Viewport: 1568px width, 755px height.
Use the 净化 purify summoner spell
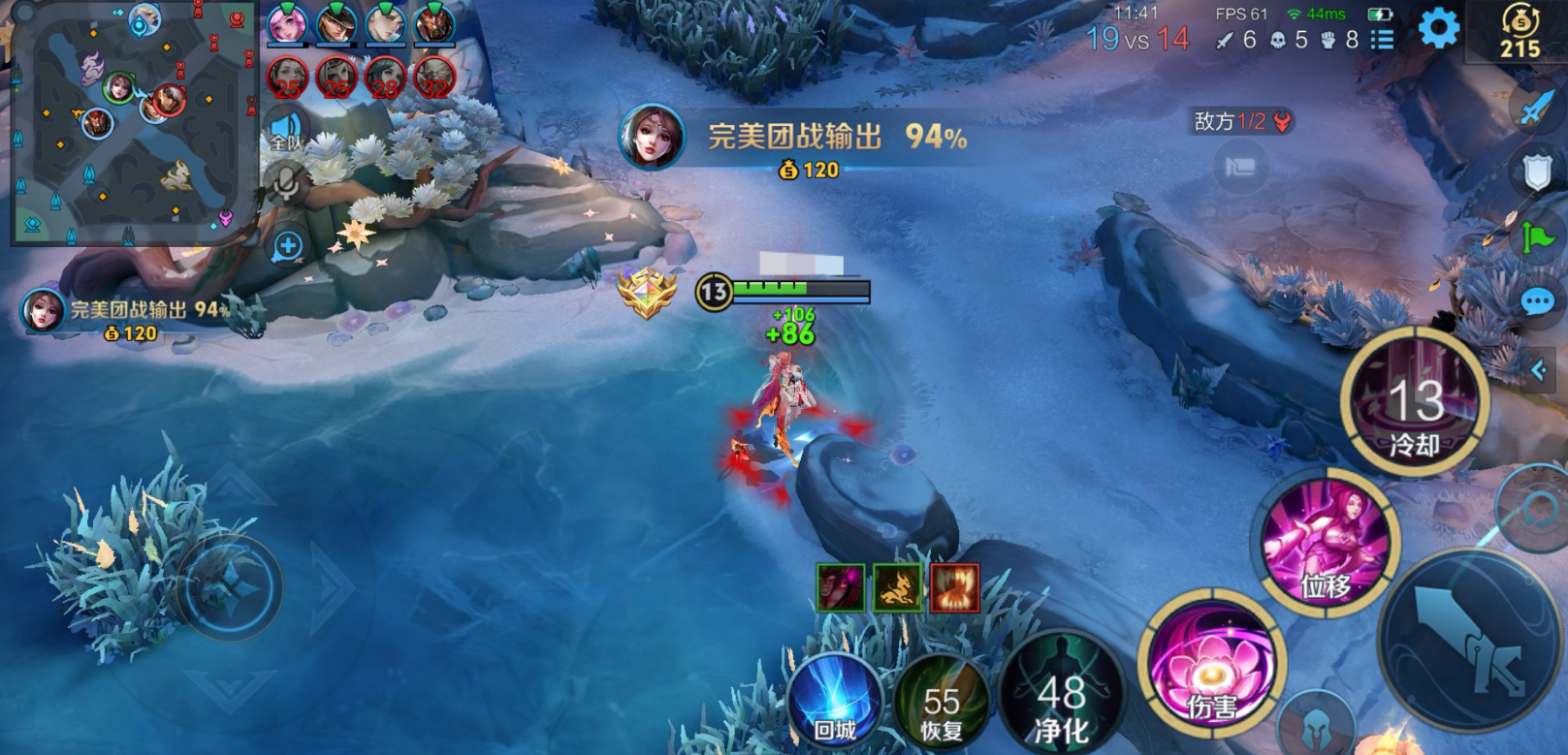coord(1061,700)
